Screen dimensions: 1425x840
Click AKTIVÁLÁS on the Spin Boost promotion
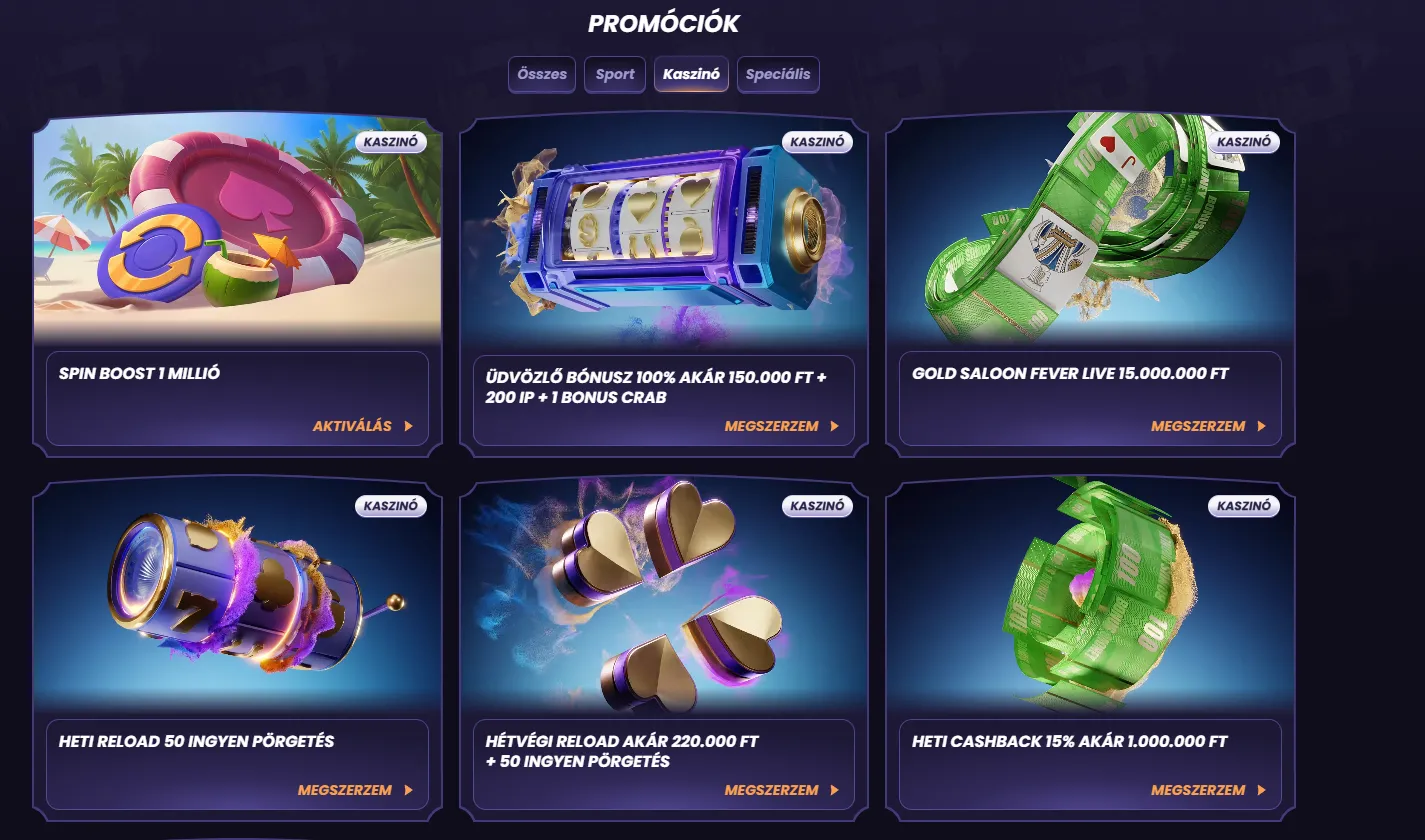(352, 426)
